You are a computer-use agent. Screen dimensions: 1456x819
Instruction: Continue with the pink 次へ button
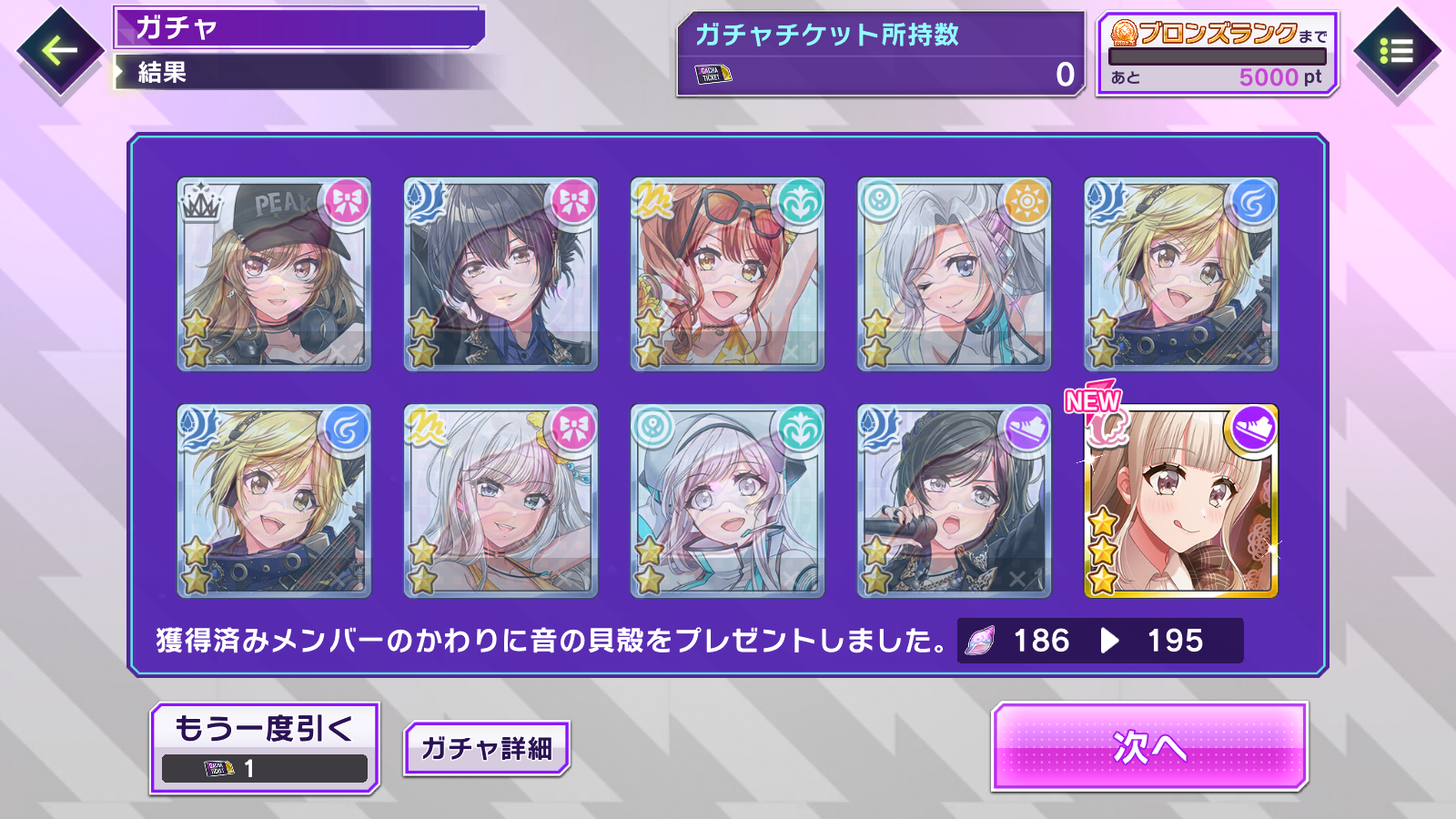tap(1149, 746)
